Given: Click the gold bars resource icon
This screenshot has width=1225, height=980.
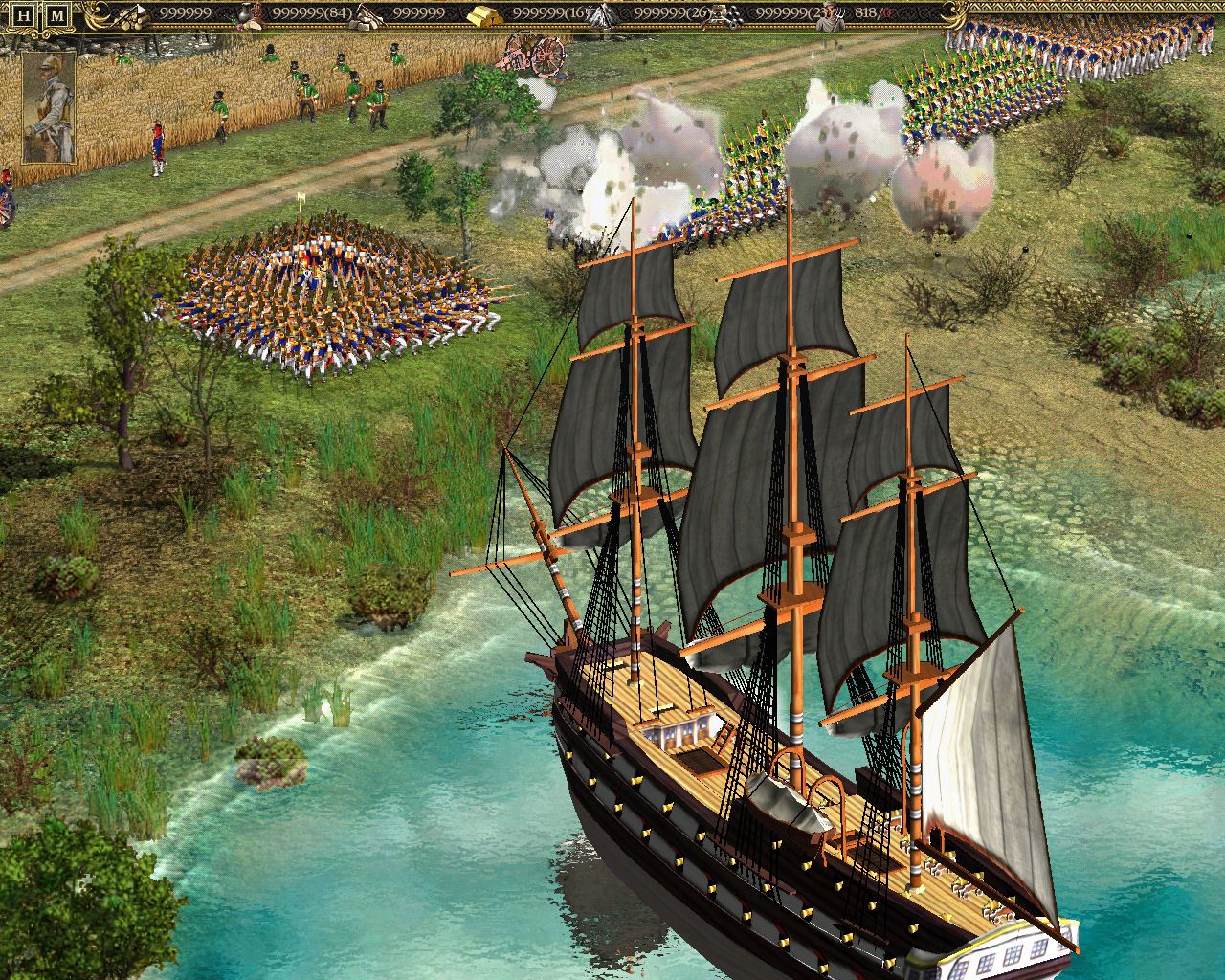Looking at the screenshot, I should pyautogui.click(x=482, y=13).
